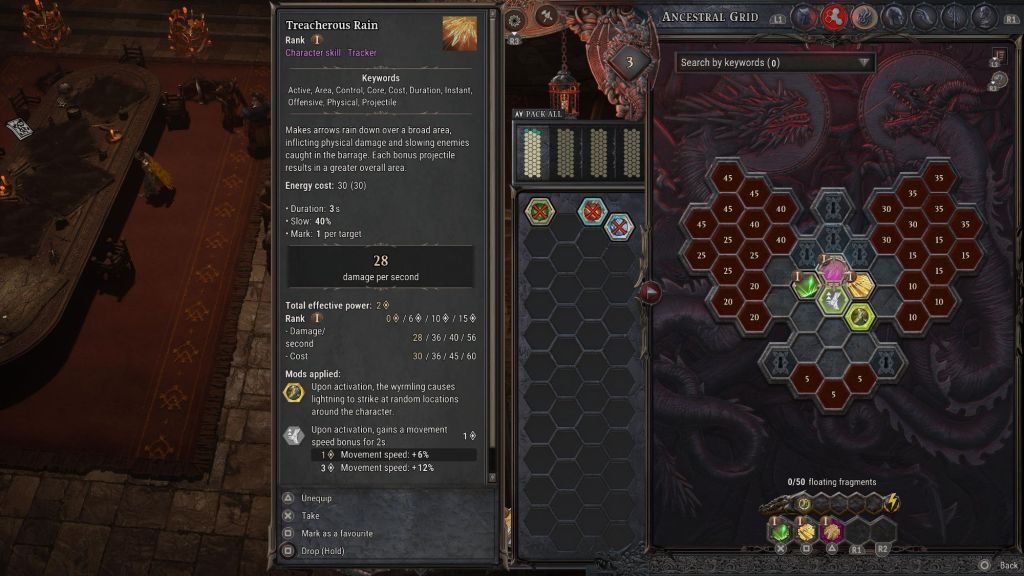Select the Treacherous Rain golden arrows hexagon
1024x576 pixels.
click(860, 286)
